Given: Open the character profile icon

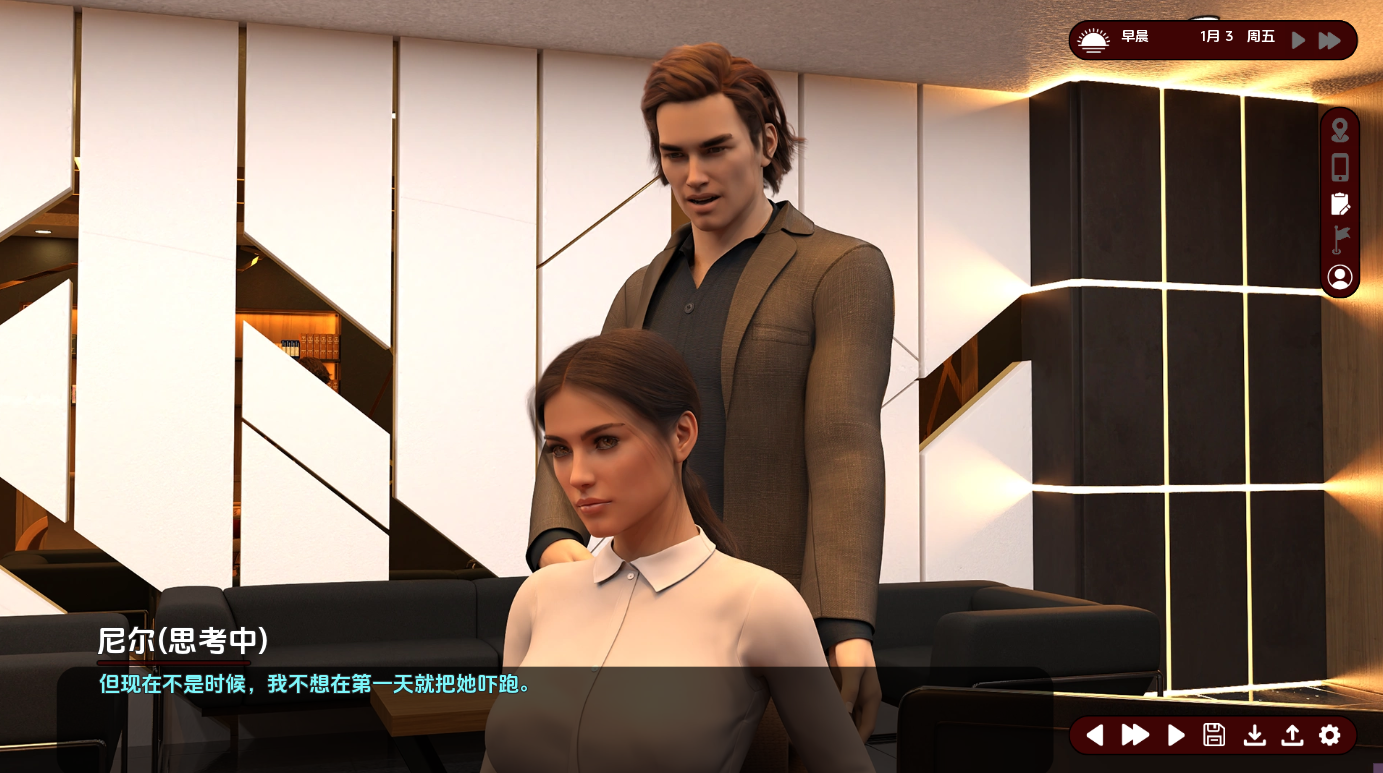Looking at the screenshot, I should point(1339,277).
